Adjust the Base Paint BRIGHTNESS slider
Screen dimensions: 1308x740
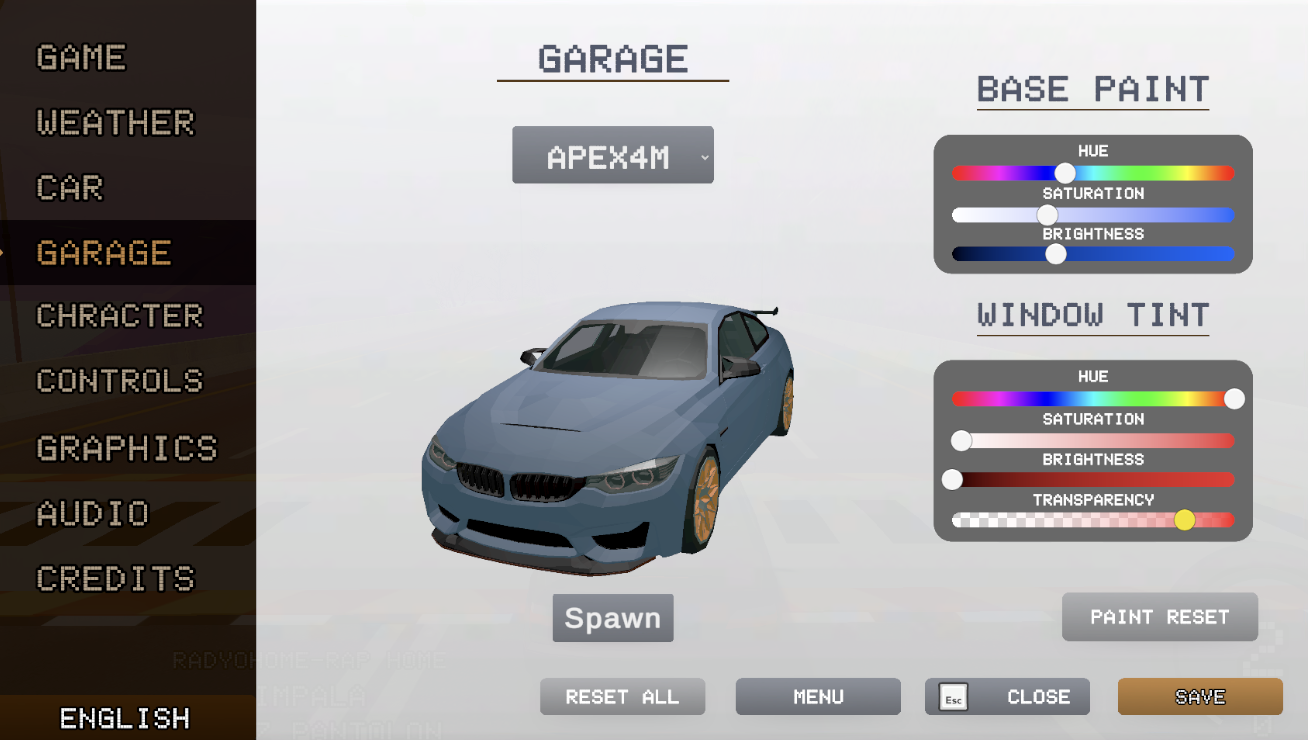coord(1055,254)
